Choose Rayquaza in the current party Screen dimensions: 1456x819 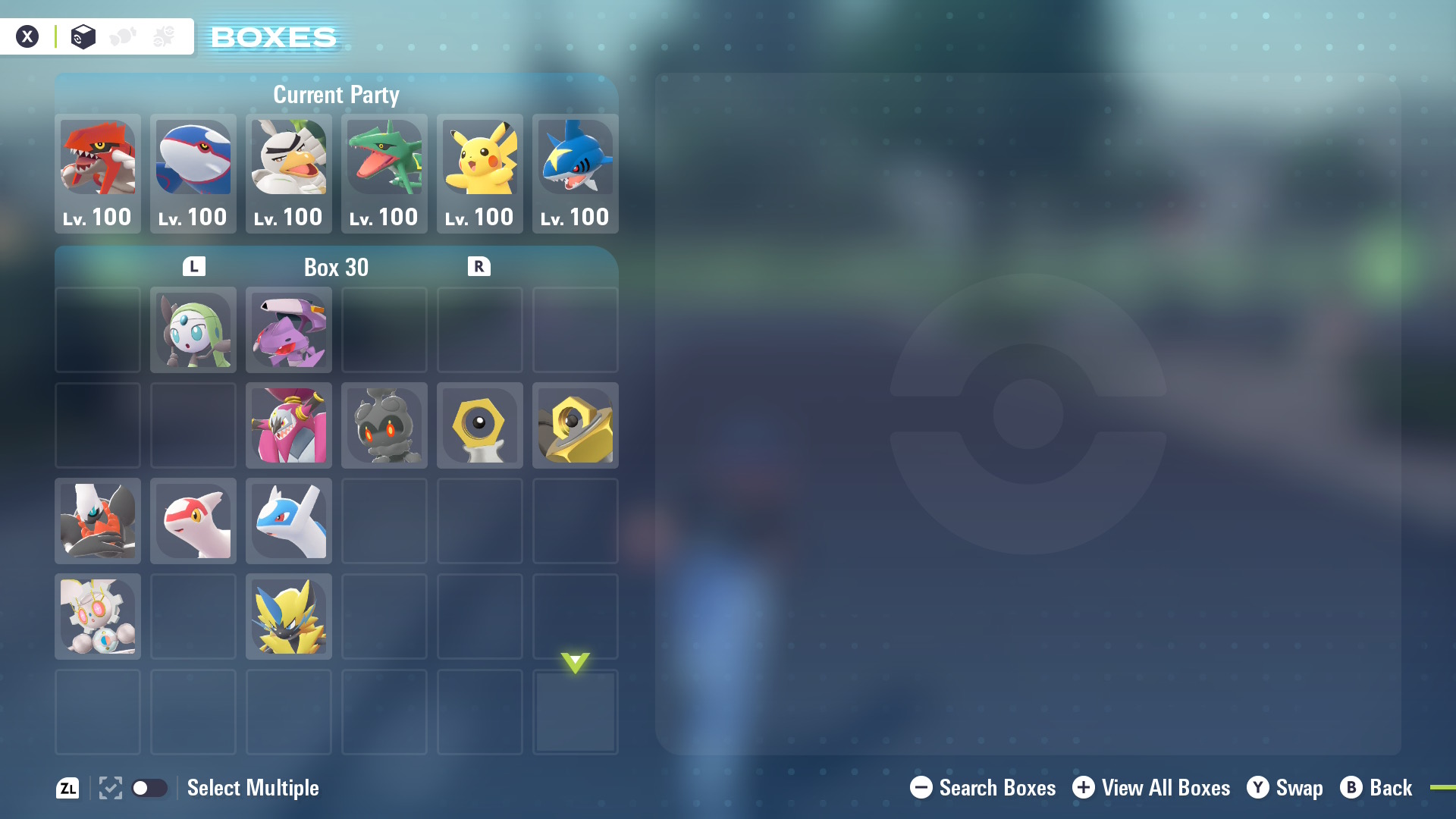[384, 173]
